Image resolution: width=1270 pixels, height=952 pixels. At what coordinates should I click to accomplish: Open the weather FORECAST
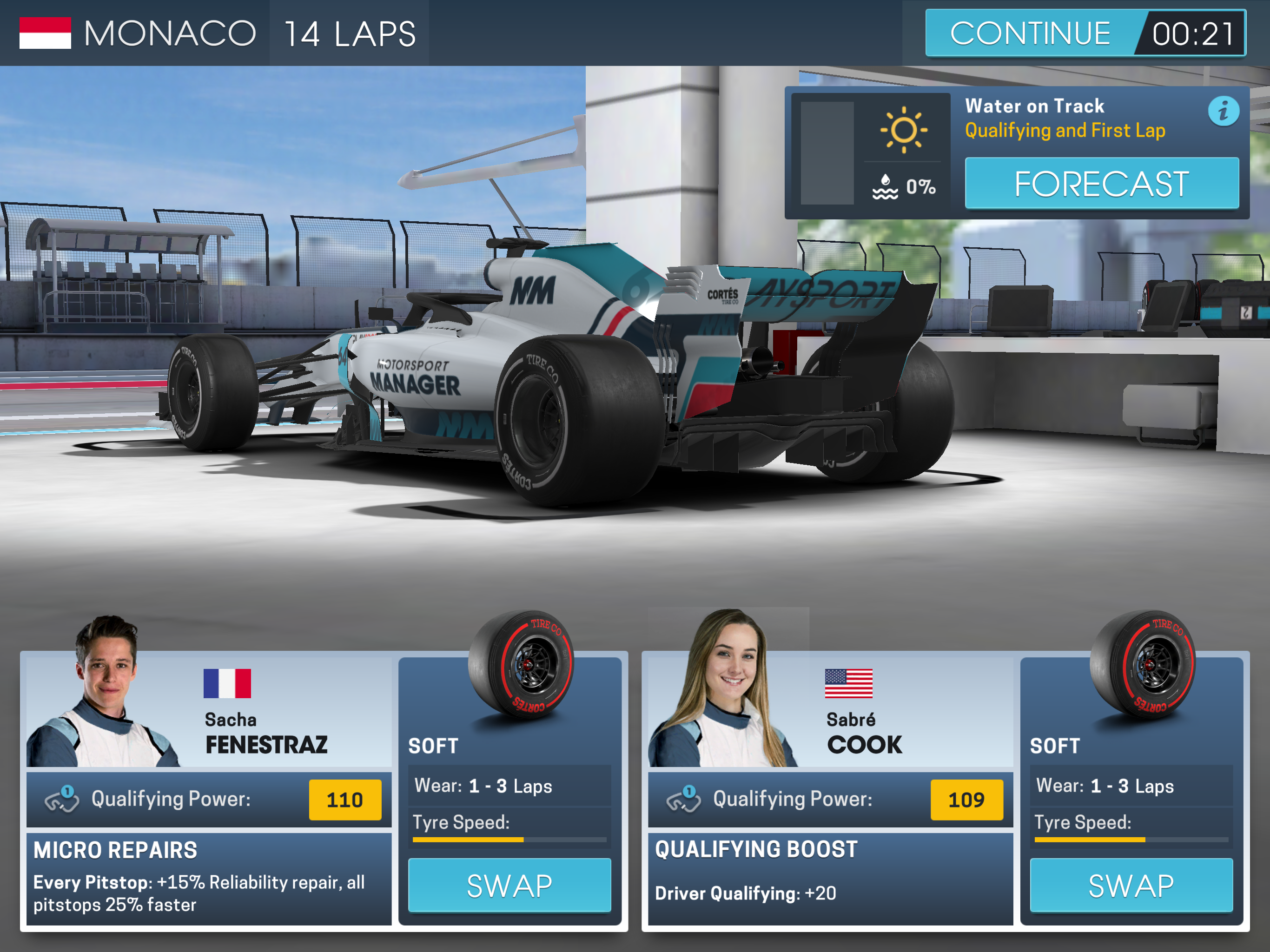1101,184
